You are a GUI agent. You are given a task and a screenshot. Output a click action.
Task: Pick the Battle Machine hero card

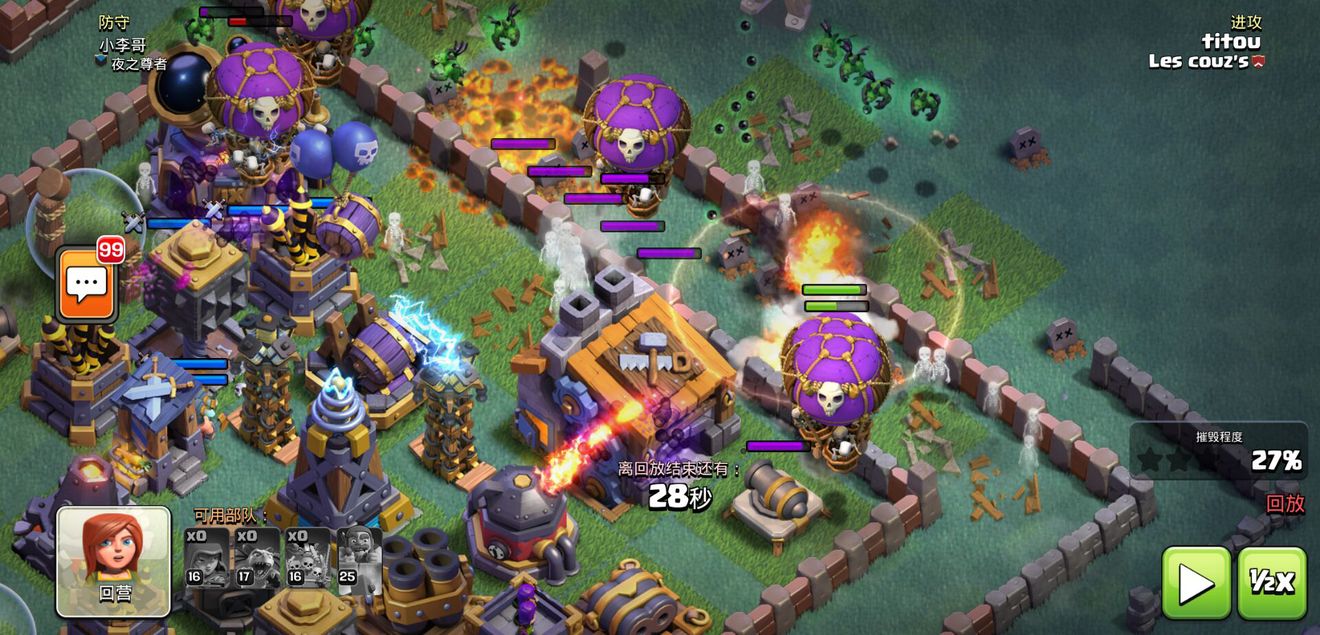point(359,557)
